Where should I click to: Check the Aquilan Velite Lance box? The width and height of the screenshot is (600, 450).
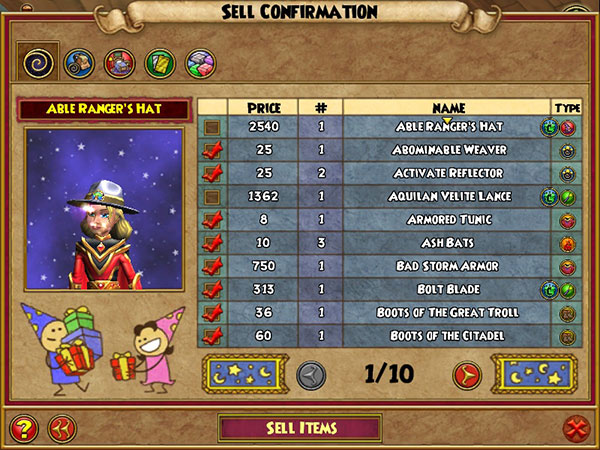(x=213, y=197)
